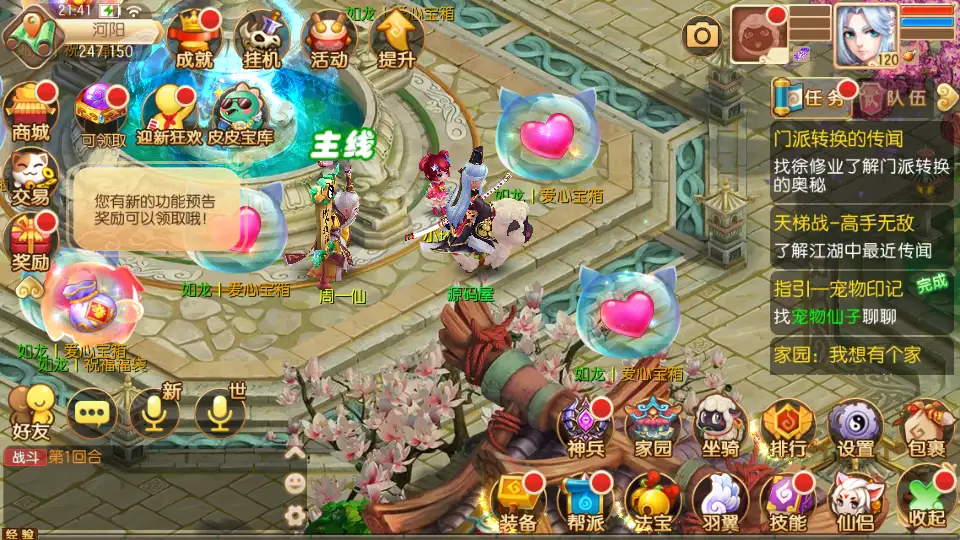Open the chat speech bubble button
Screen dimensions: 960x540
(91, 412)
